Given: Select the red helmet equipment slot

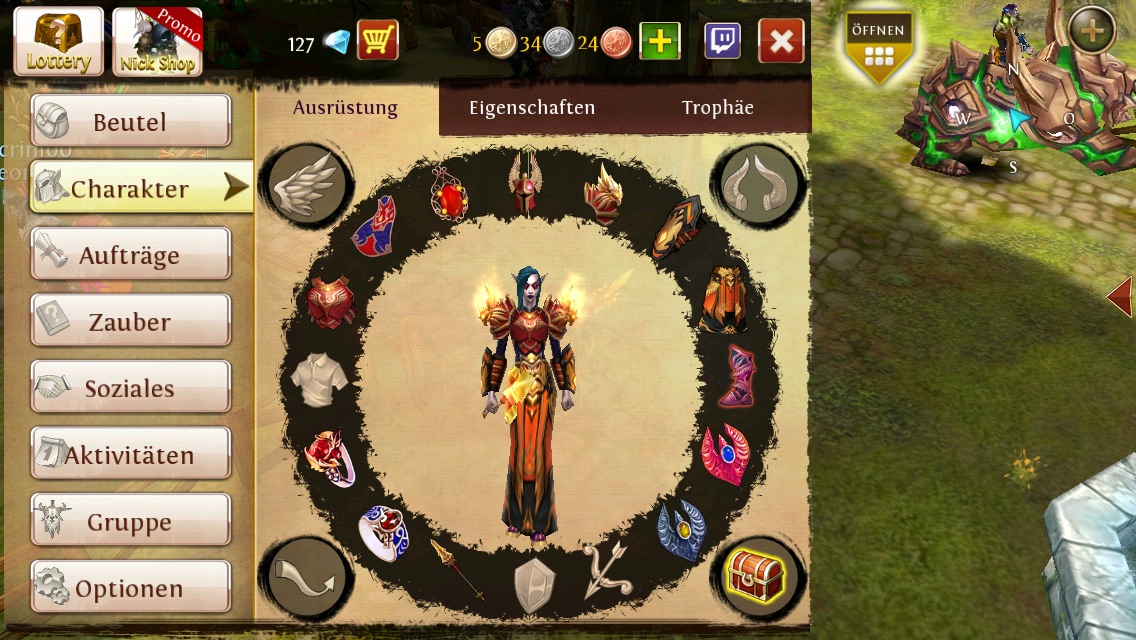Looking at the screenshot, I should [525, 180].
